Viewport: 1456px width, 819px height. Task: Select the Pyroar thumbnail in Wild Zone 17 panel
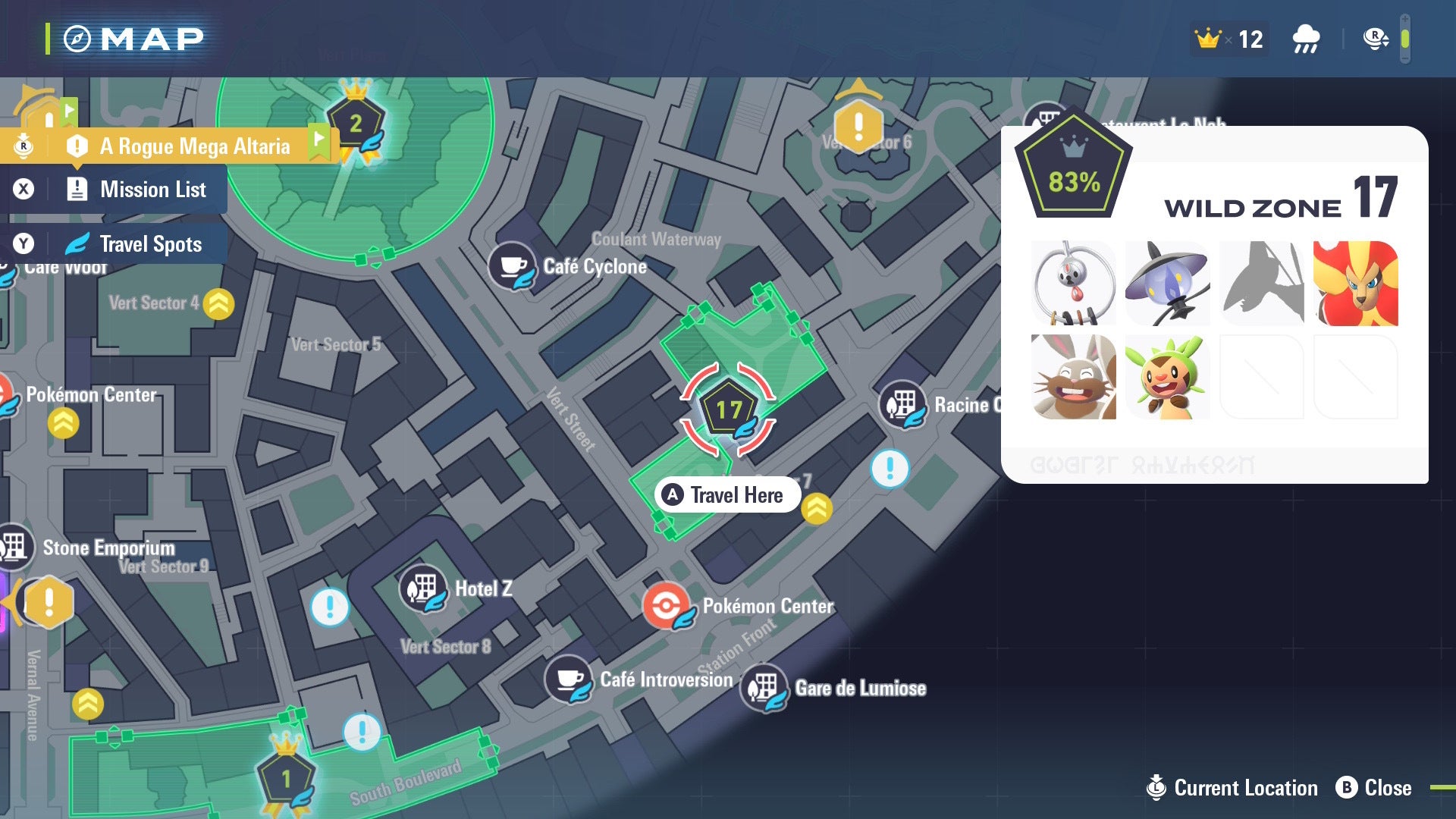pyautogui.click(x=1354, y=283)
